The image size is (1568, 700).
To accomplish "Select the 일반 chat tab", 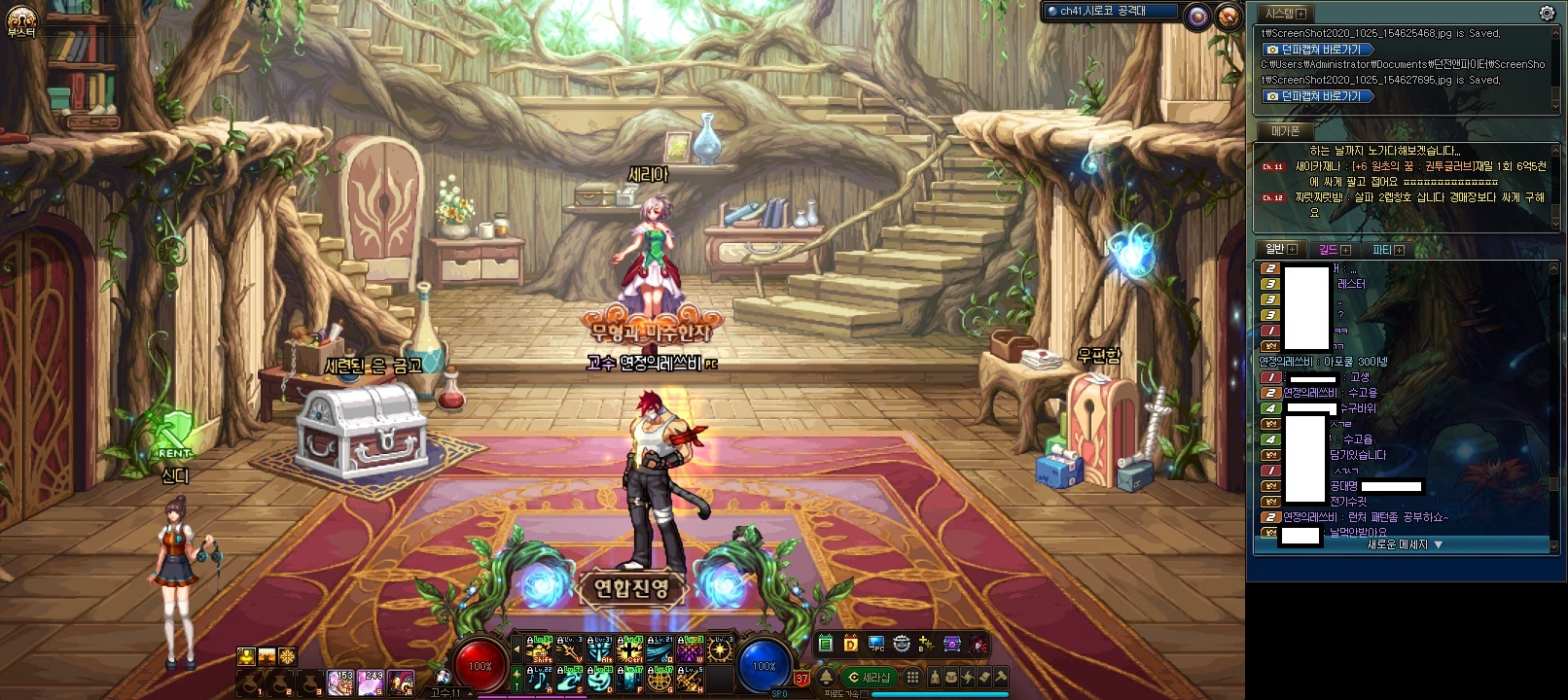I will (x=1280, y=250).
